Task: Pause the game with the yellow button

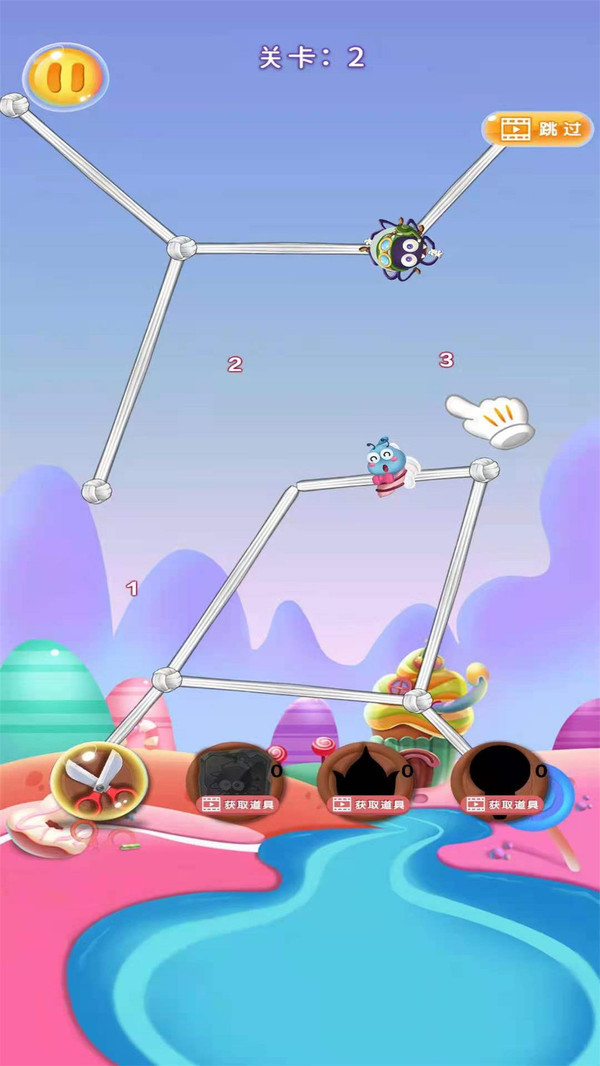Action: pyautogui.click(x=65, y=76)
